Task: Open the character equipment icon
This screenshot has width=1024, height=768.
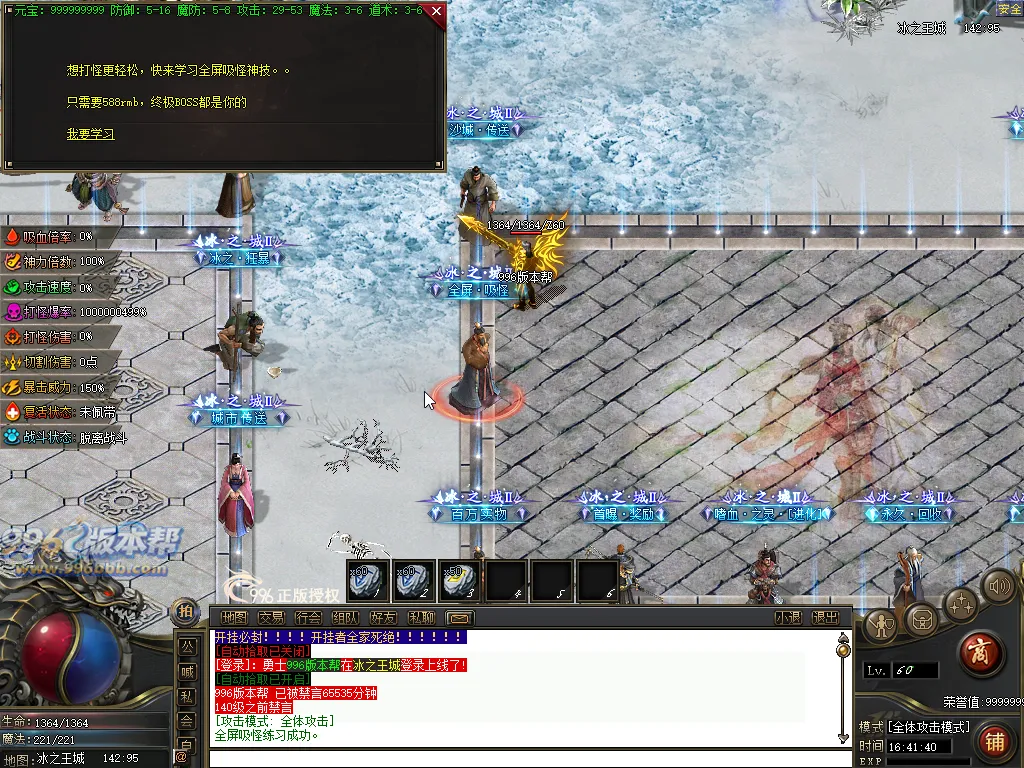Action: click(x=882, y=625)
